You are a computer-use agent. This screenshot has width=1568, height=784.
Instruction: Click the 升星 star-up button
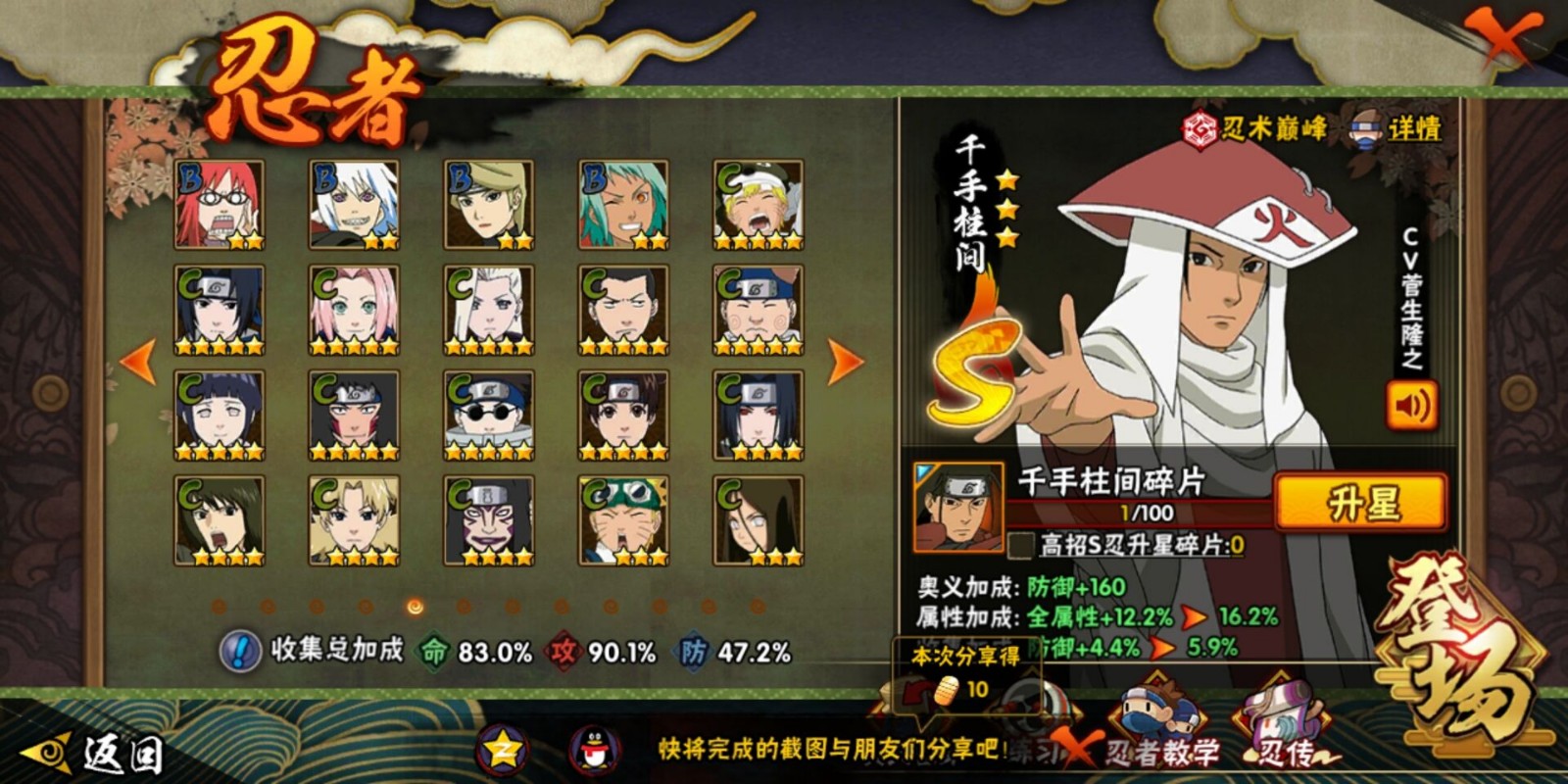click(1360, 504)
